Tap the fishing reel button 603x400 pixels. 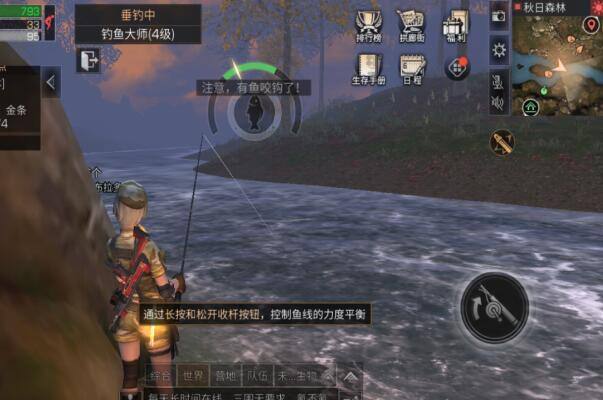click(x=494, y=305)
